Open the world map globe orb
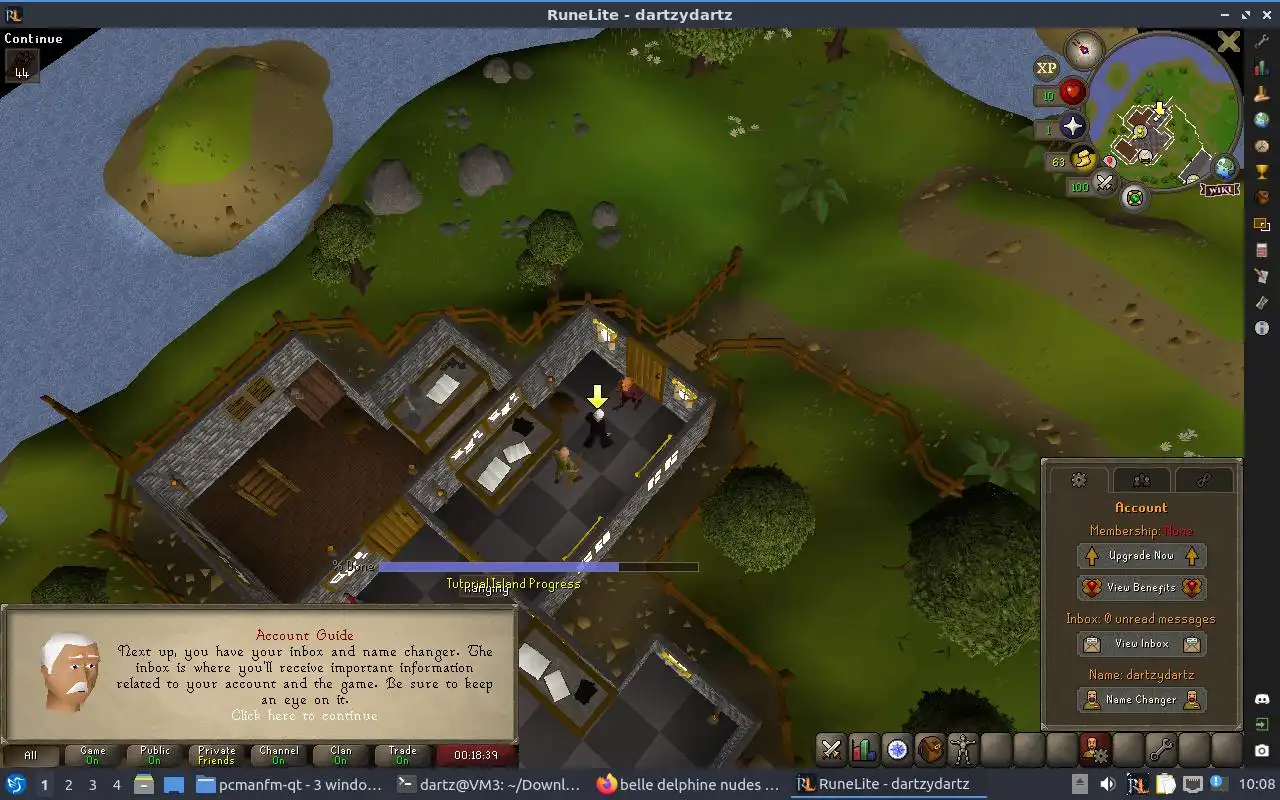The height and width of the screenshot is (800, 1280). coord(1225,167)
